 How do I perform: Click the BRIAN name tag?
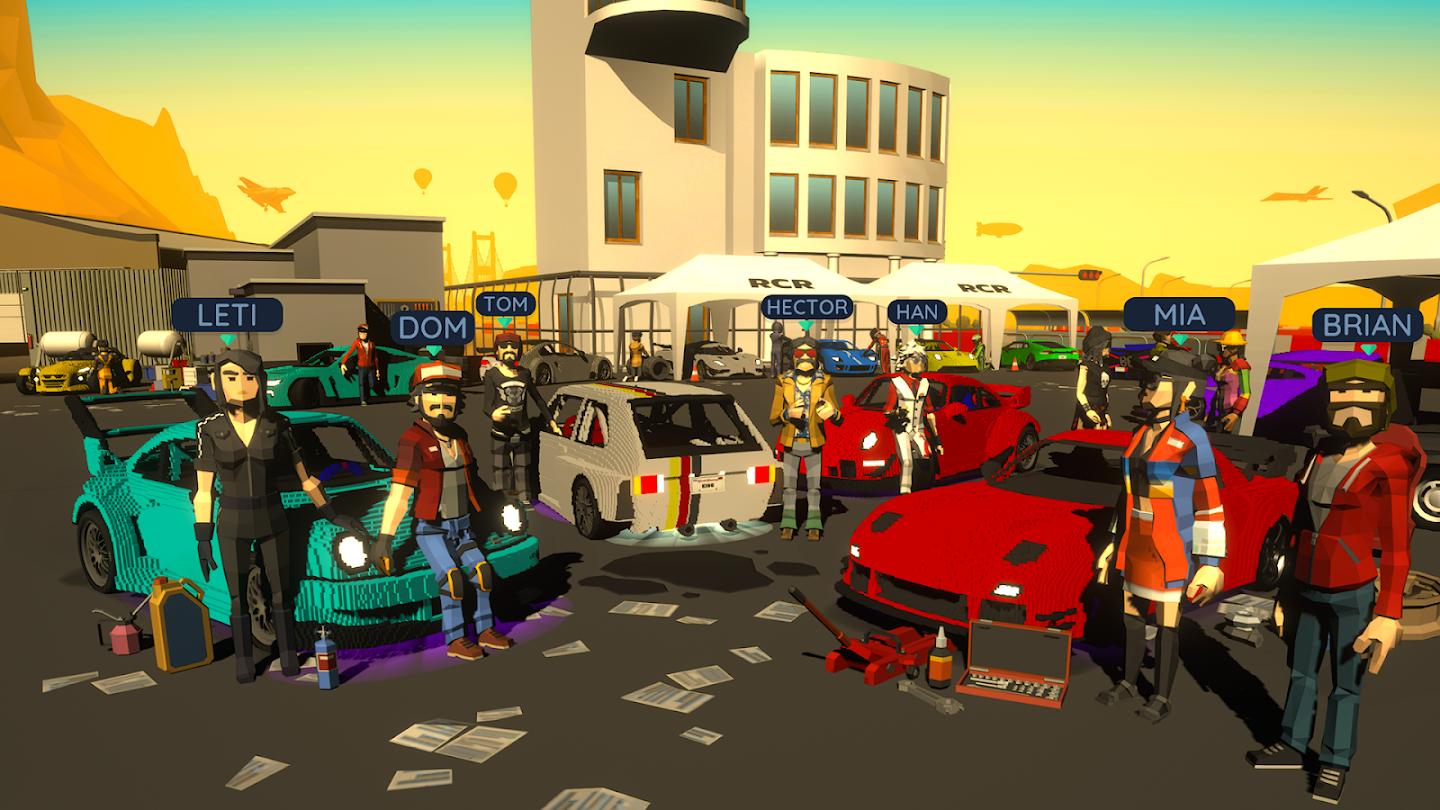tap(1367, 324)
